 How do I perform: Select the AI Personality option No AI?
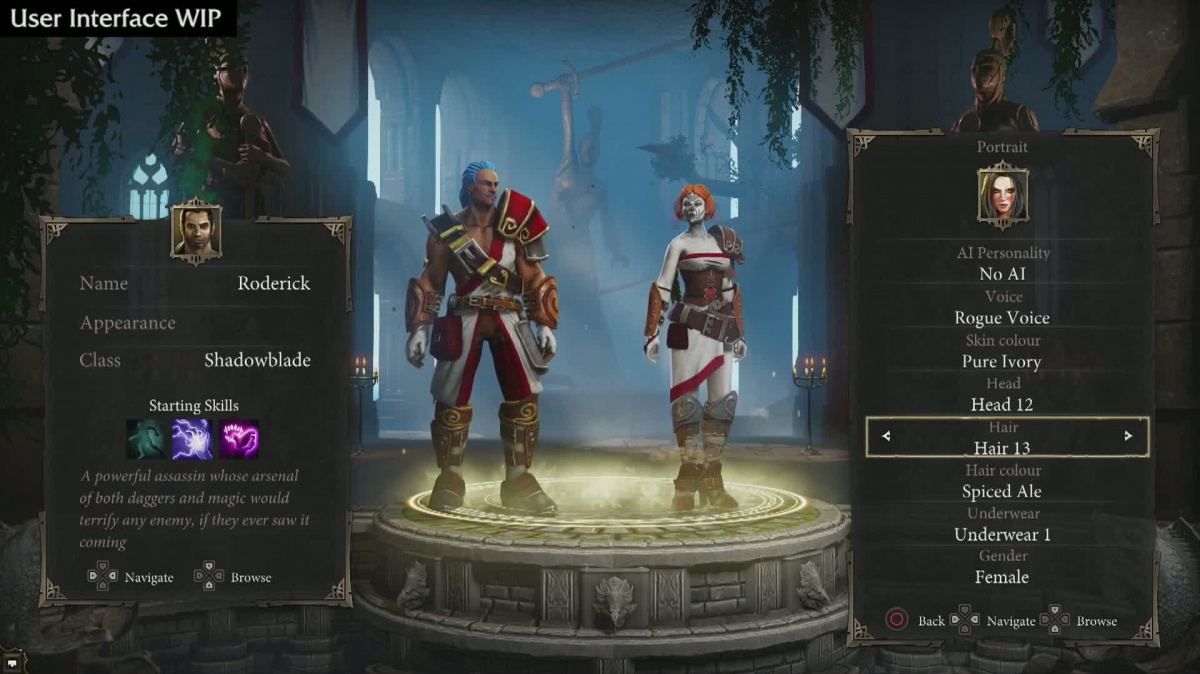click(x=1002, y=274)
